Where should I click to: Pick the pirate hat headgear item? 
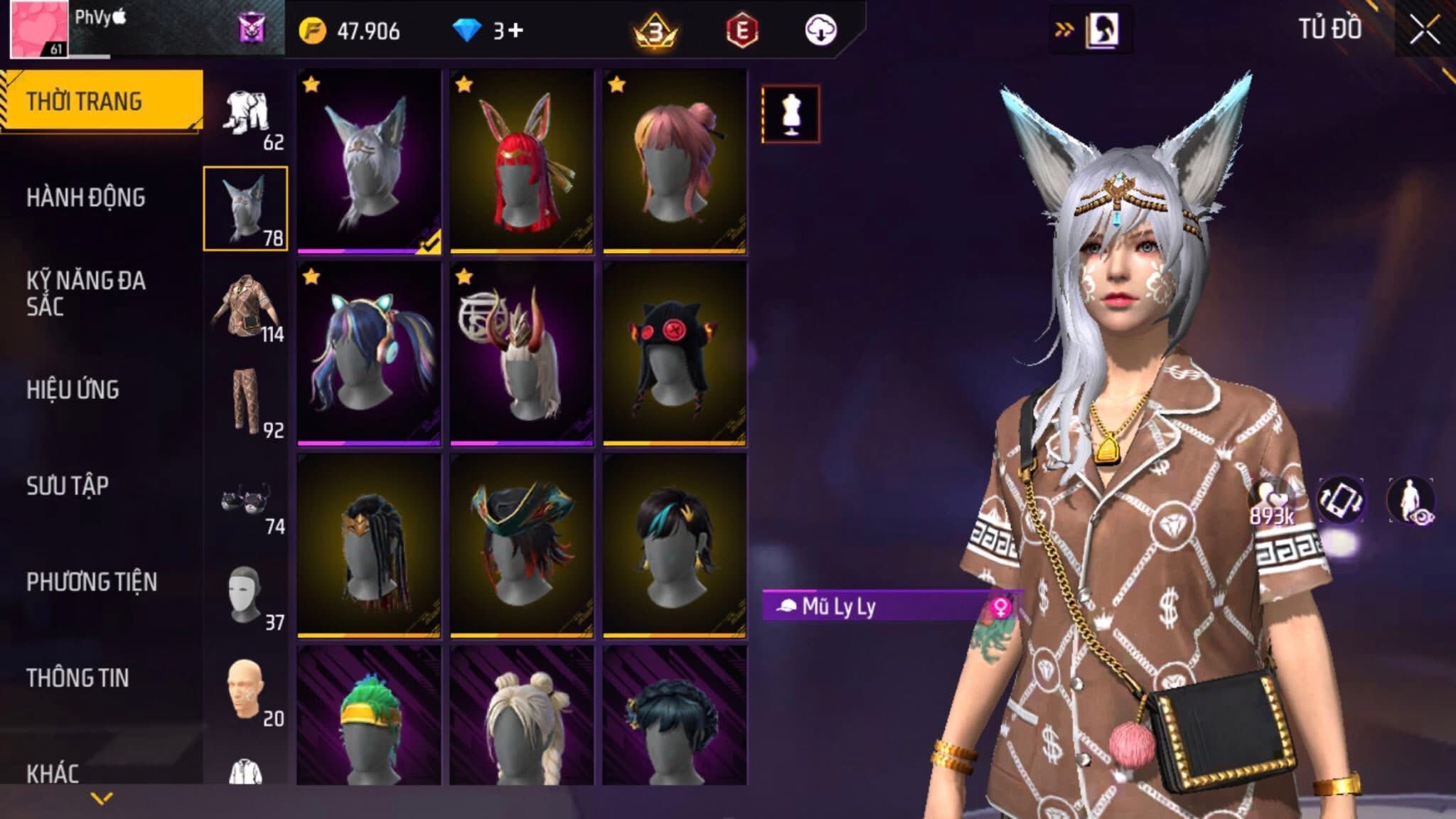(522, 545)
